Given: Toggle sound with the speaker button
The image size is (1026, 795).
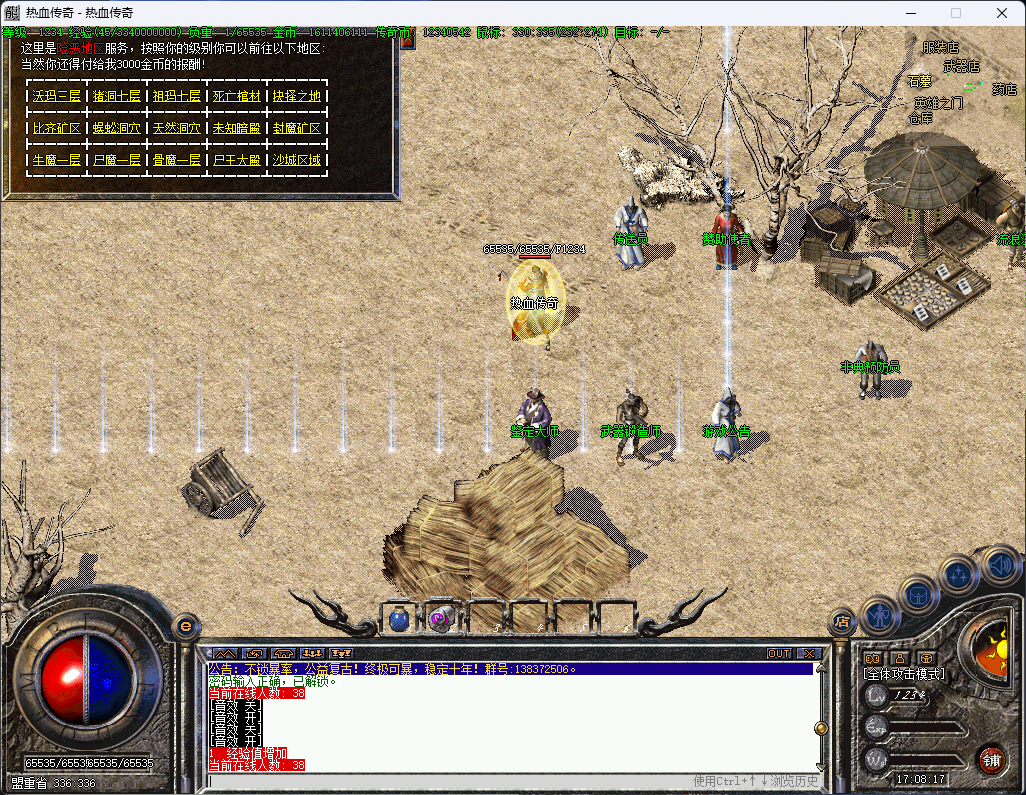Looking at the screenshot, I should (x=999, y=566).
